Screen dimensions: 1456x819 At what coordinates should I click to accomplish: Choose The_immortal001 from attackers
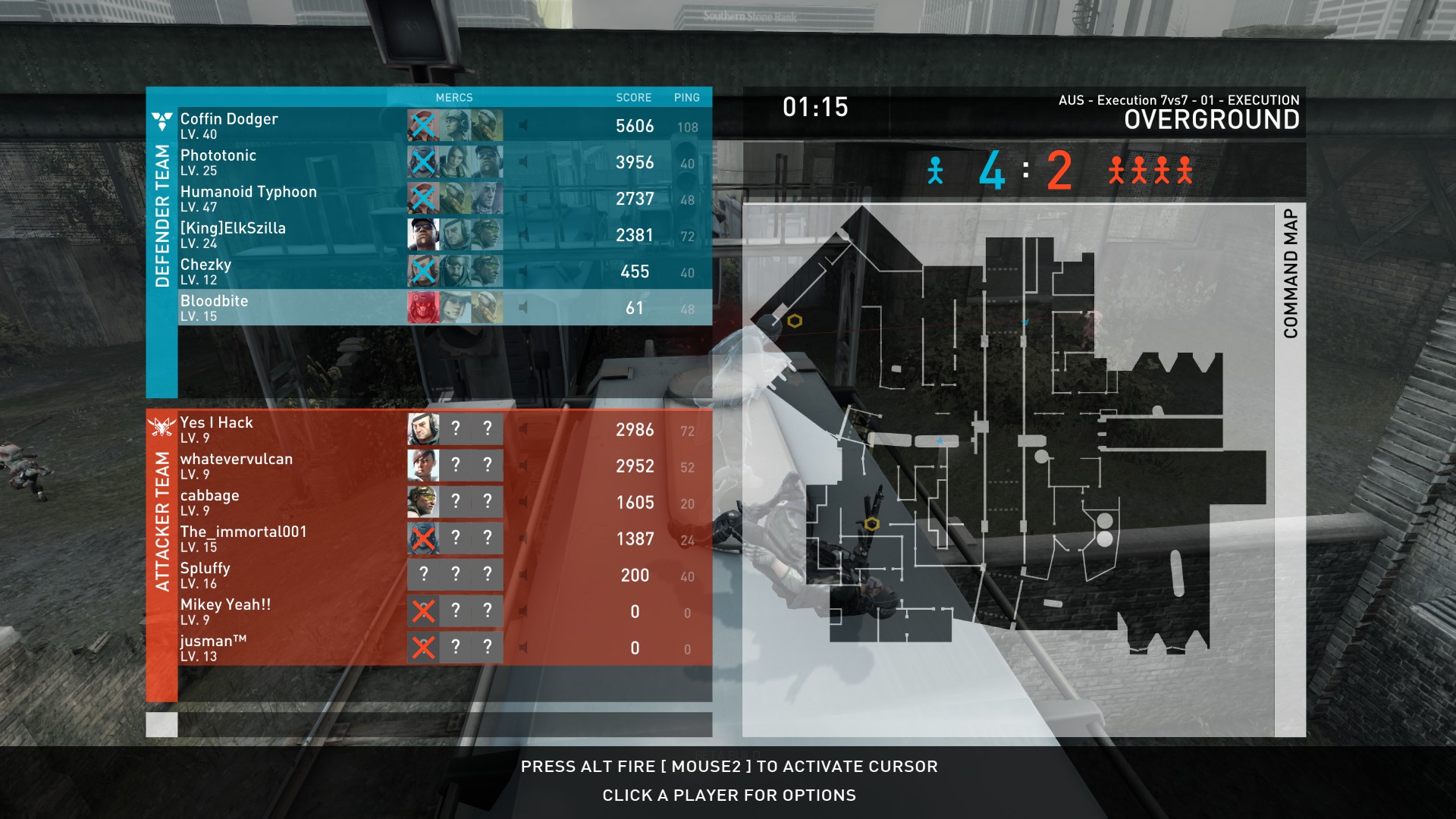coord(243,538)
